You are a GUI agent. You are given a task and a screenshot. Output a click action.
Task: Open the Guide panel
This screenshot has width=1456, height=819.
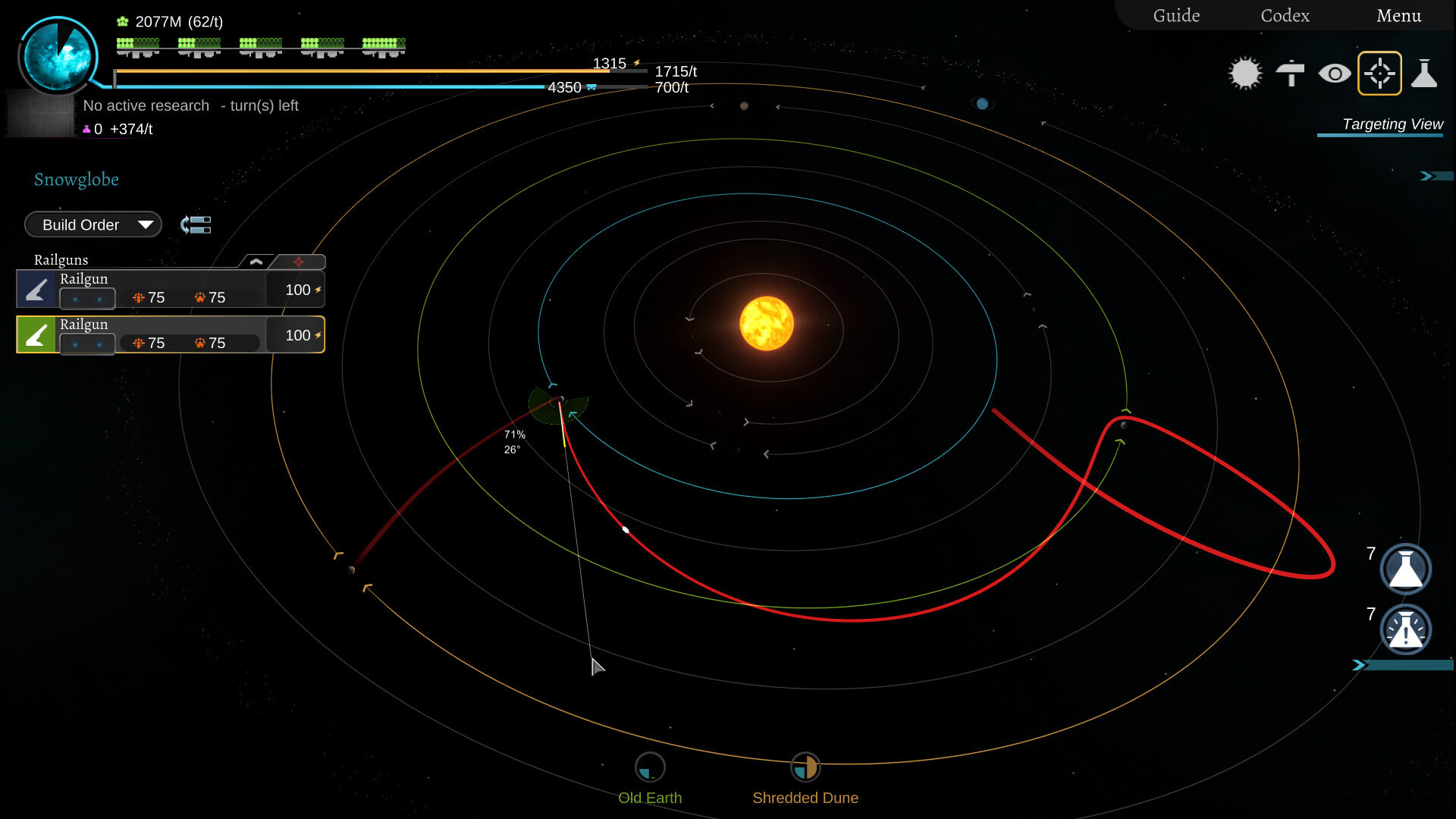[x=1176, y=16]
